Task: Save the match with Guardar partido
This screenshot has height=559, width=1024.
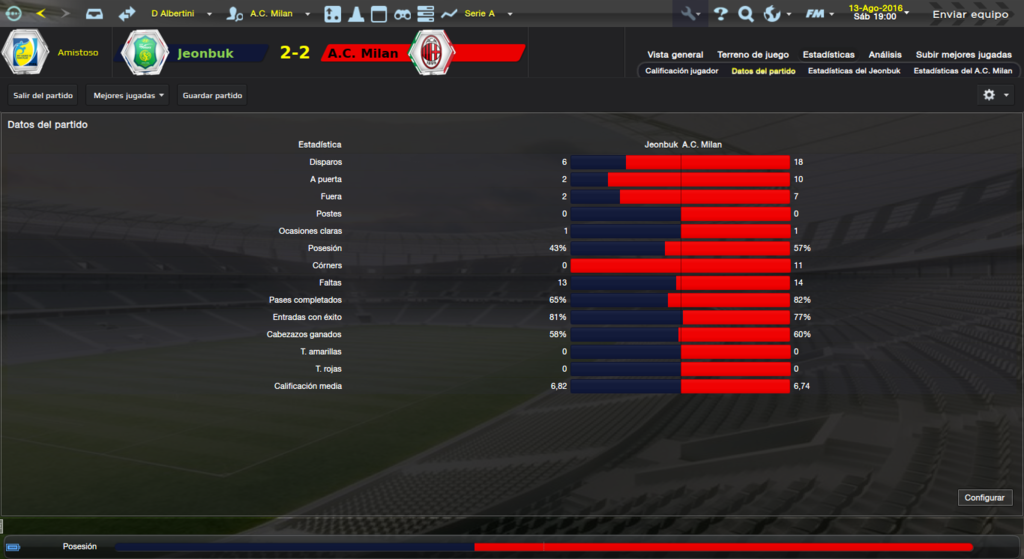Action: [212, 95]
